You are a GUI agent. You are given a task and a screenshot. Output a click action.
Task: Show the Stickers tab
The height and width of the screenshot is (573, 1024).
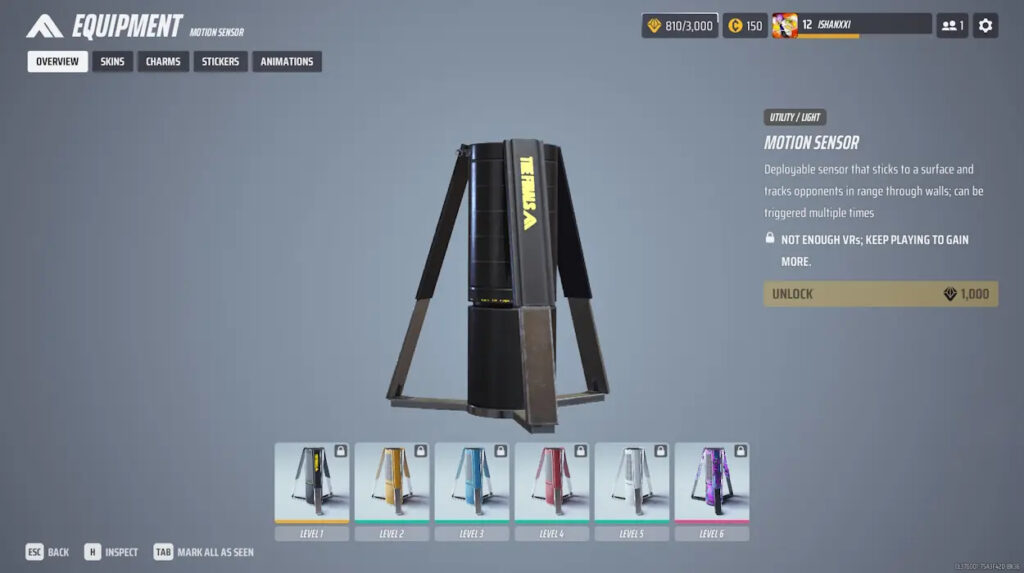click(220, 62)
